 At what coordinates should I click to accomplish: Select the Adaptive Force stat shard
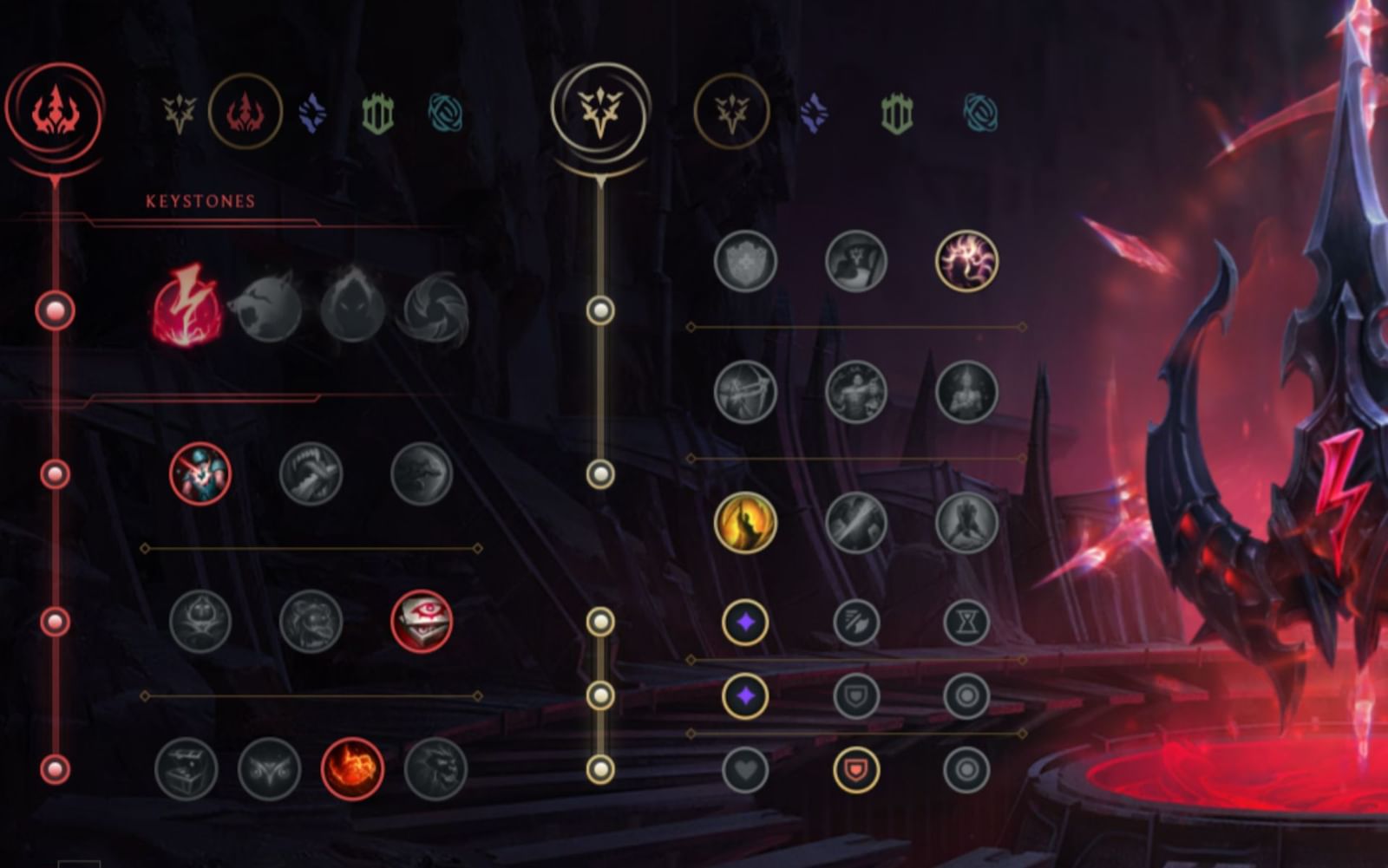tap(746, 620)
